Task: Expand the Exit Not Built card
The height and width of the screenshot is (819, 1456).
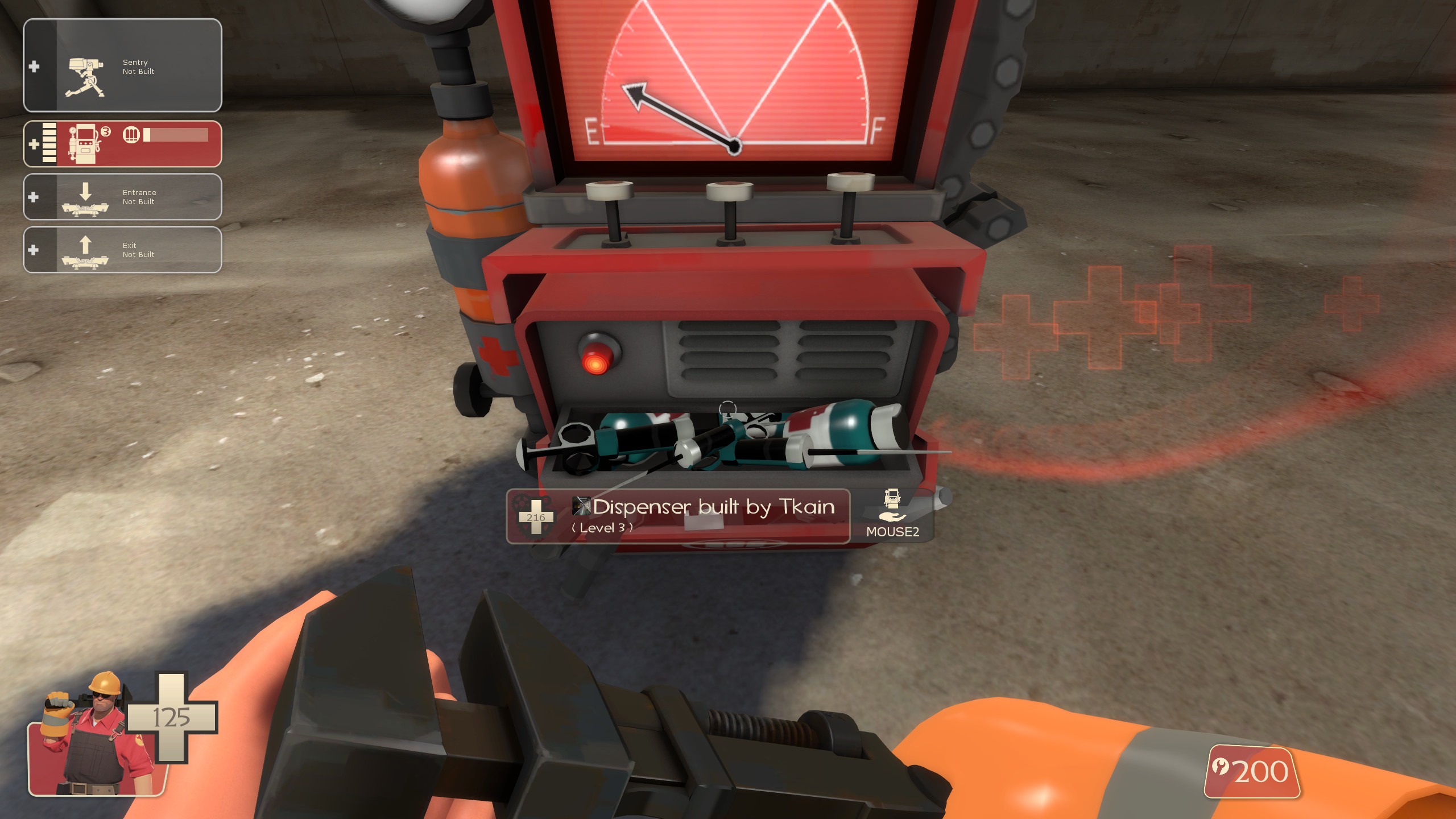Action: (x=122, y=250)
